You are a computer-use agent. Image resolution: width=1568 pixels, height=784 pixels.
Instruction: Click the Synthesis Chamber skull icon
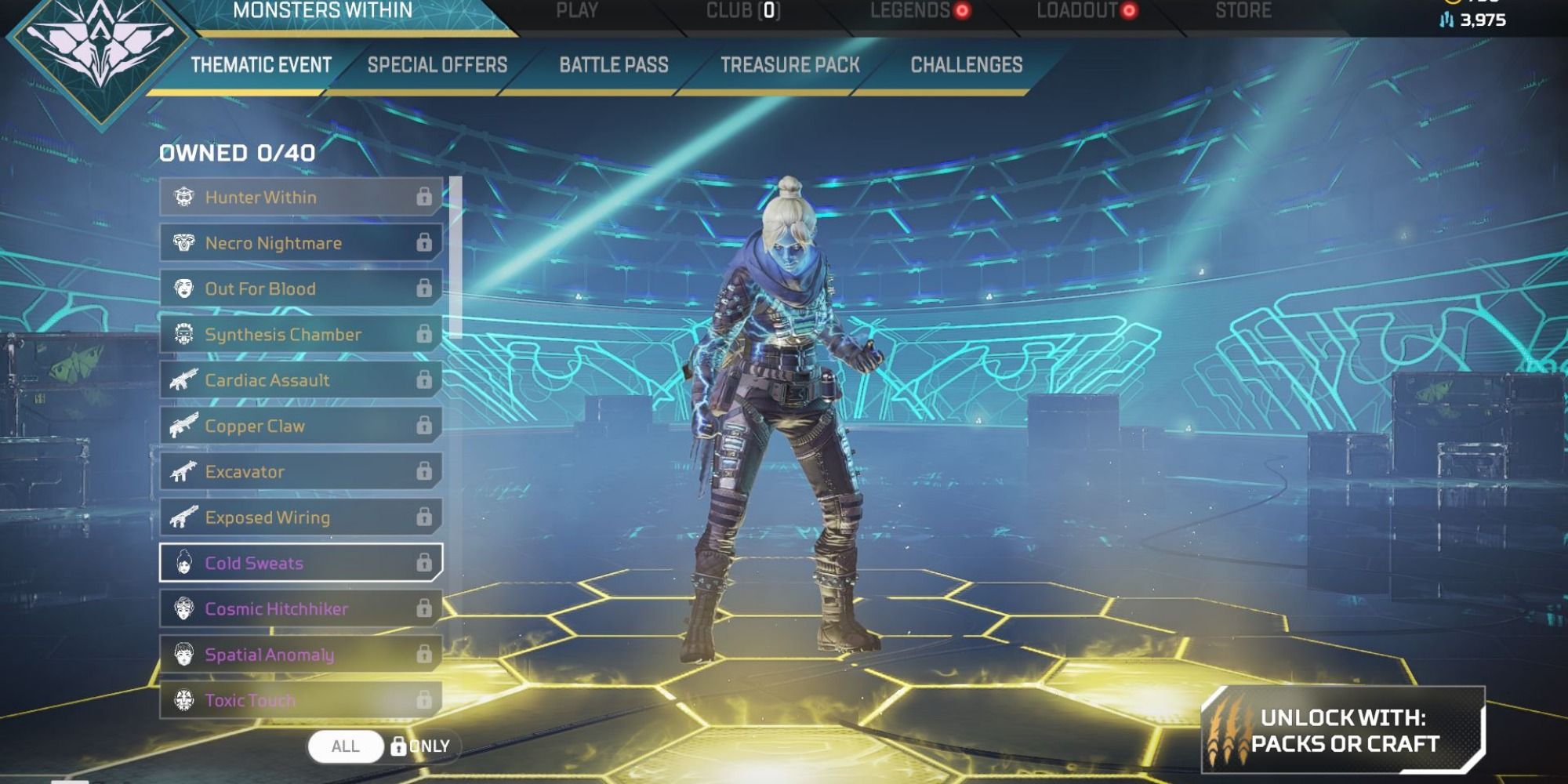click(x=183, y=334)
